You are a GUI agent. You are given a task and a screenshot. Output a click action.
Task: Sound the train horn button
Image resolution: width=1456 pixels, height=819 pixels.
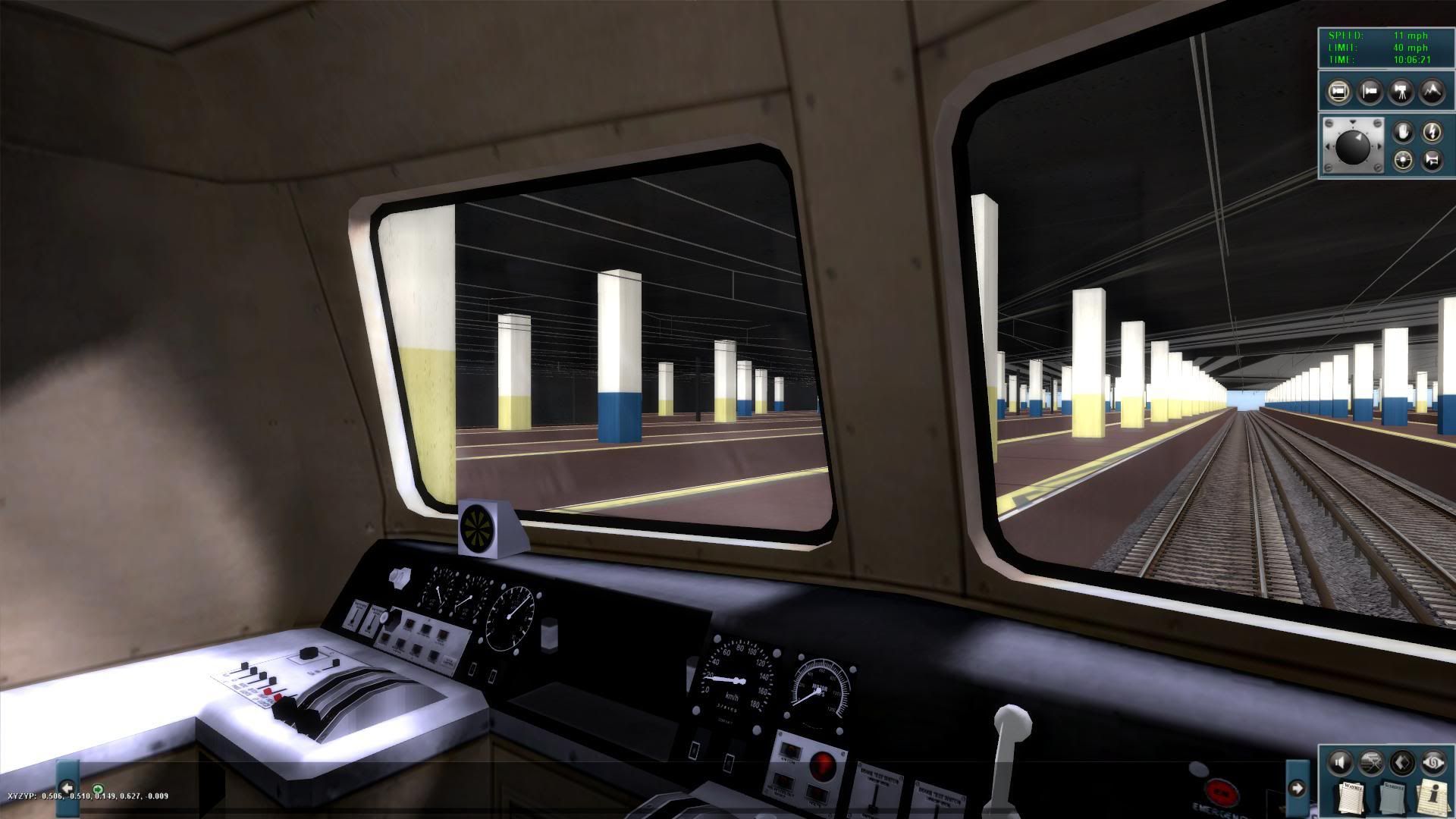click(1432, 160)
